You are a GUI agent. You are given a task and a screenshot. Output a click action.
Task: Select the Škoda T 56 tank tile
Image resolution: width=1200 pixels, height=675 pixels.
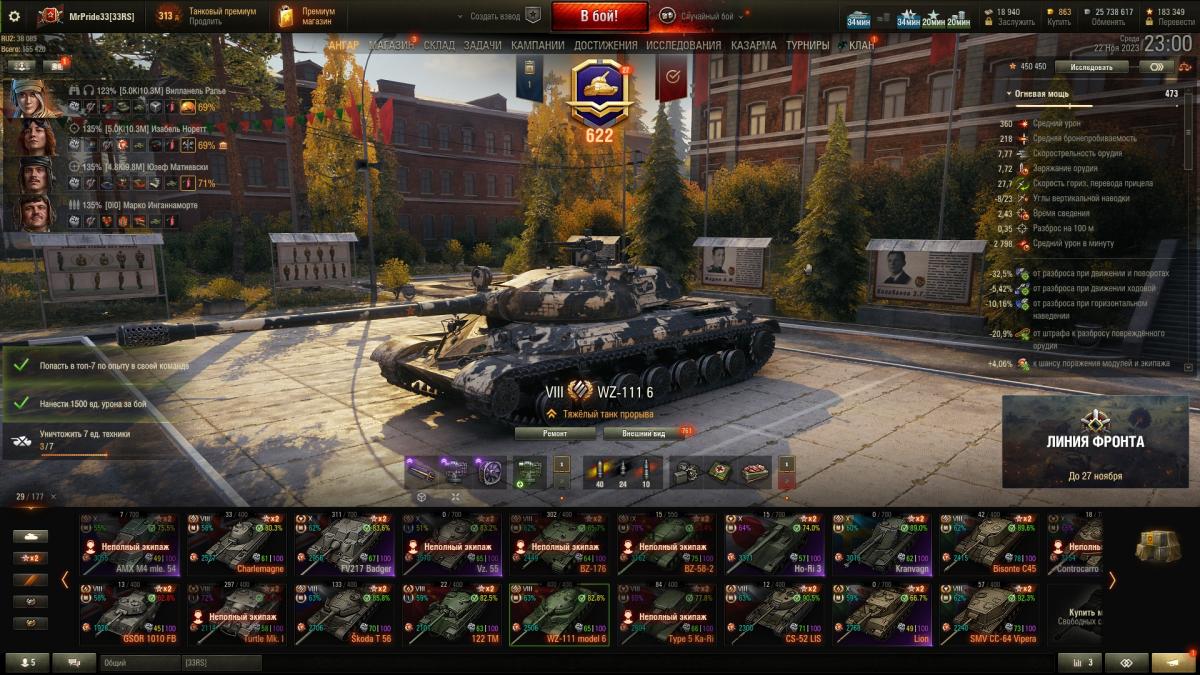click(347, 612)
